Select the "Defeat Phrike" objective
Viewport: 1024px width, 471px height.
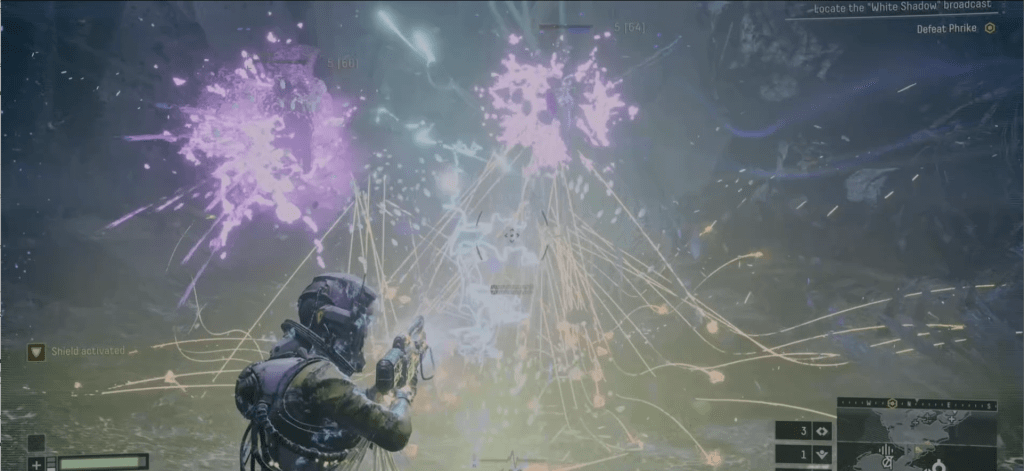pyautogui.click(x=946, y=29)
